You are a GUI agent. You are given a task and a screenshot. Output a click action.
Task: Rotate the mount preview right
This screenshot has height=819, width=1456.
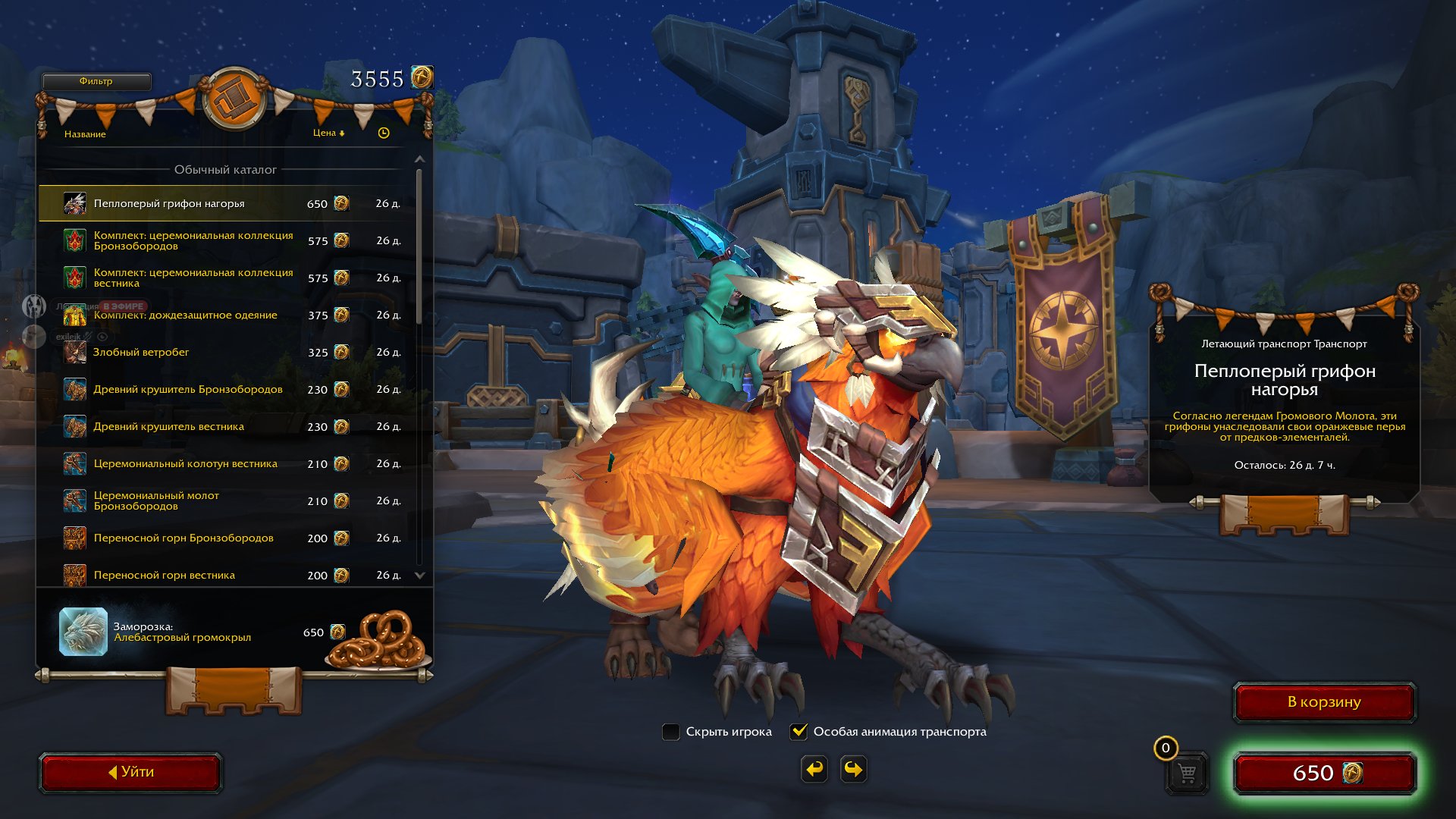tap(854, 770)
